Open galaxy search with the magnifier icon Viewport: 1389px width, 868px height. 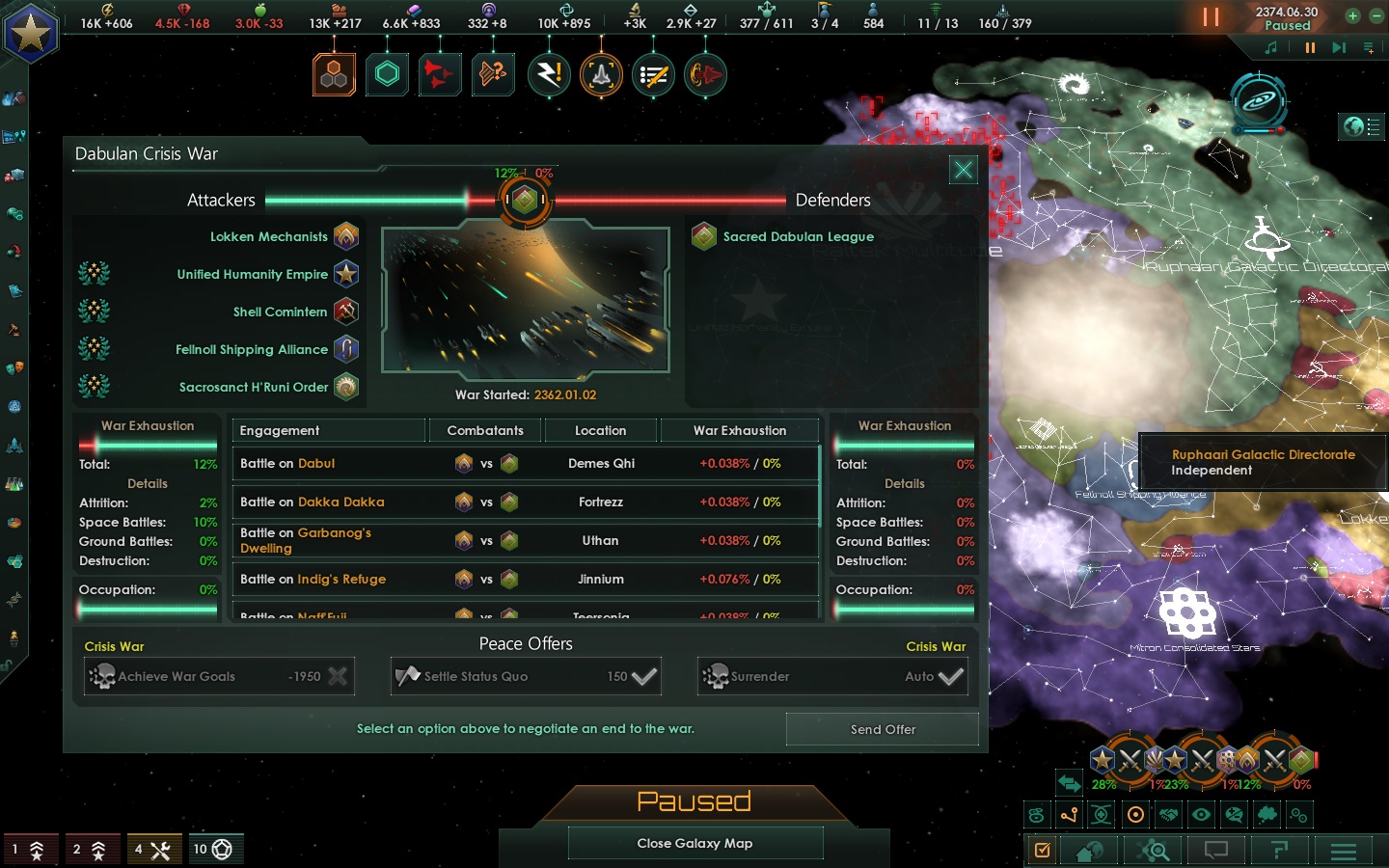1154,852
